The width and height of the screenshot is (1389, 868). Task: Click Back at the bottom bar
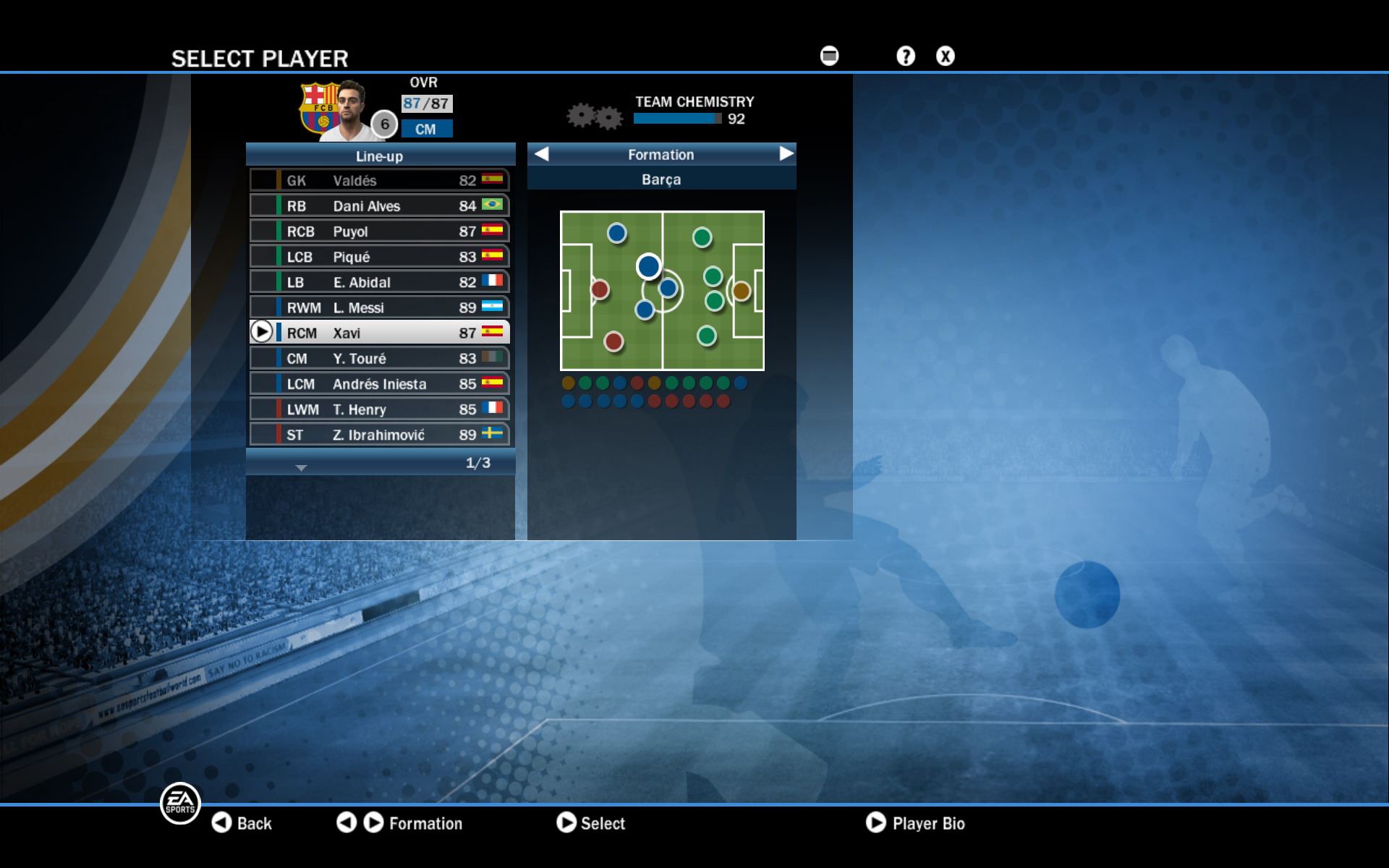243,823
